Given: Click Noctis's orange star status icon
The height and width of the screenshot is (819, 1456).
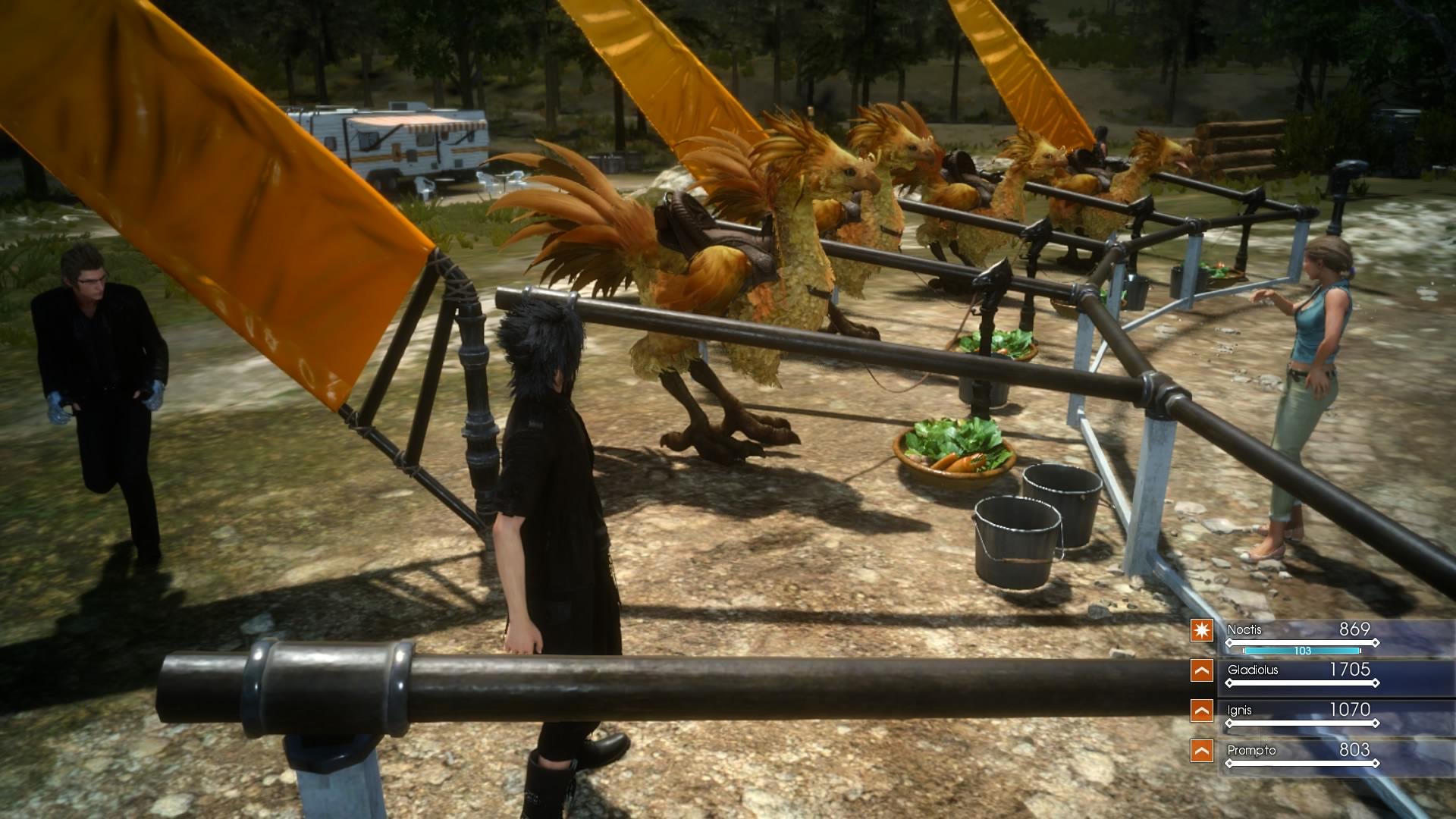Looking at the screenshot, I should [x=1204, y=629].
